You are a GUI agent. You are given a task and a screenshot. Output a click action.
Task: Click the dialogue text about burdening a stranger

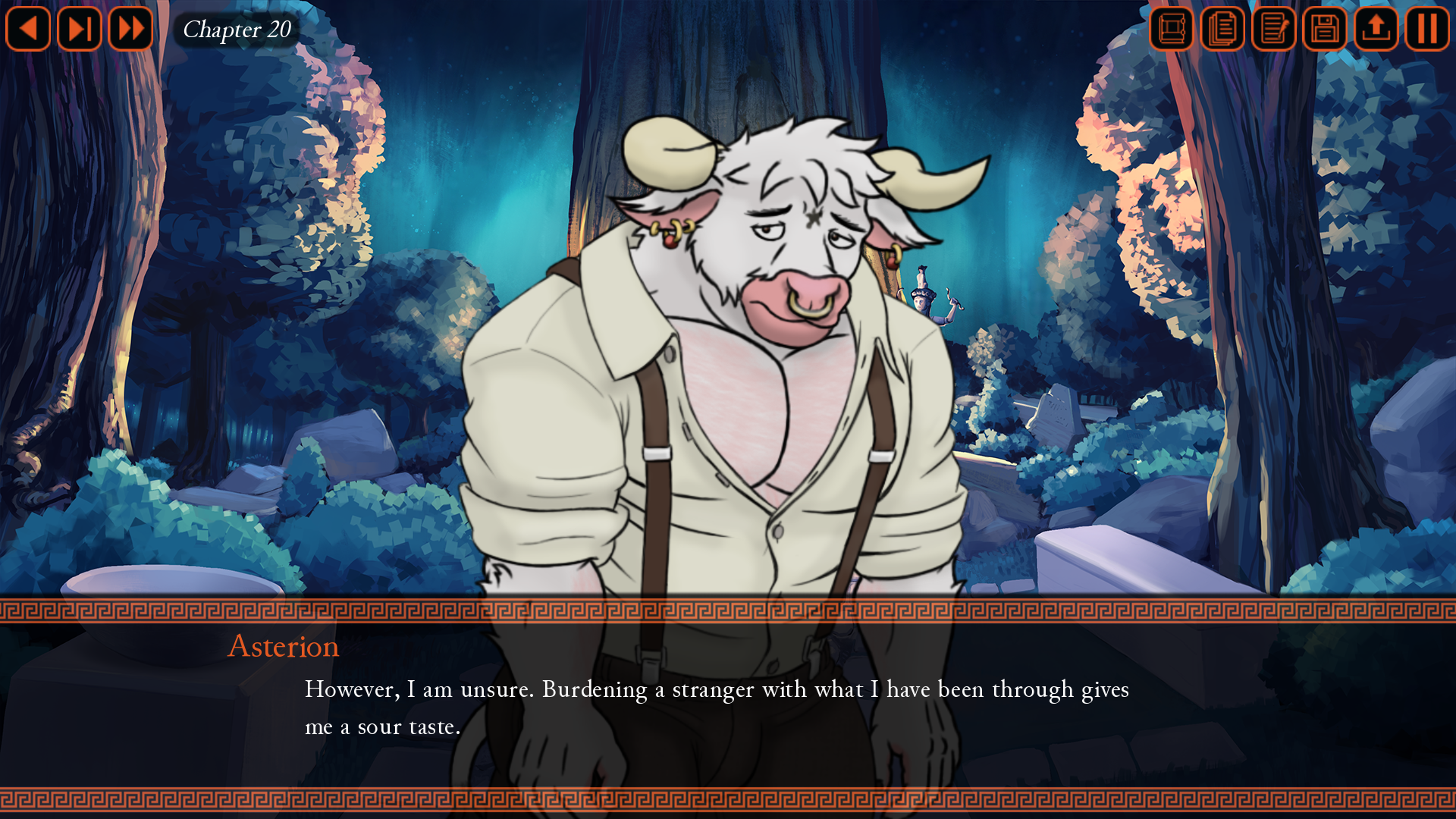(717, 690)
